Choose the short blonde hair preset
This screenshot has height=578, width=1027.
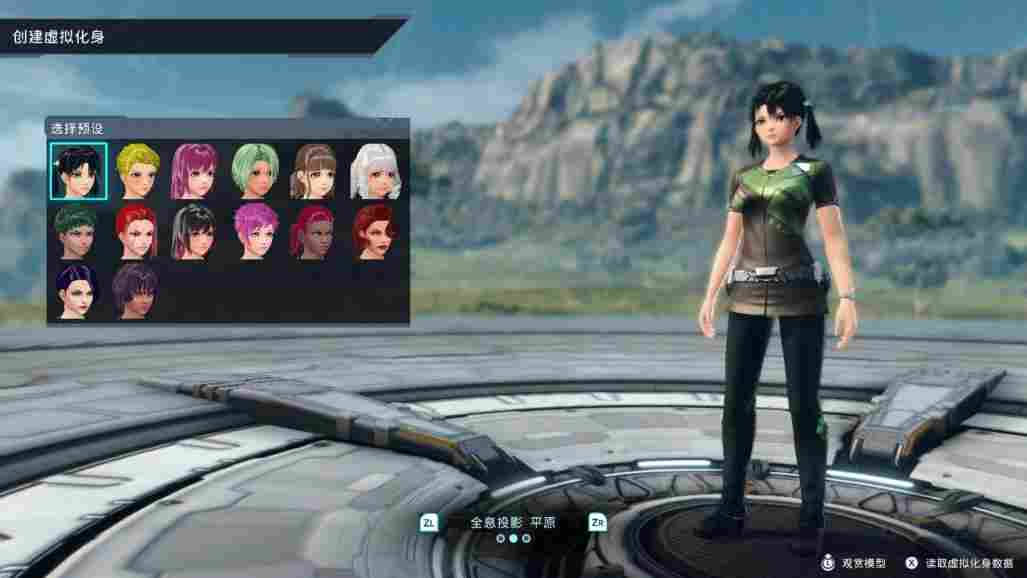[137, 170]
